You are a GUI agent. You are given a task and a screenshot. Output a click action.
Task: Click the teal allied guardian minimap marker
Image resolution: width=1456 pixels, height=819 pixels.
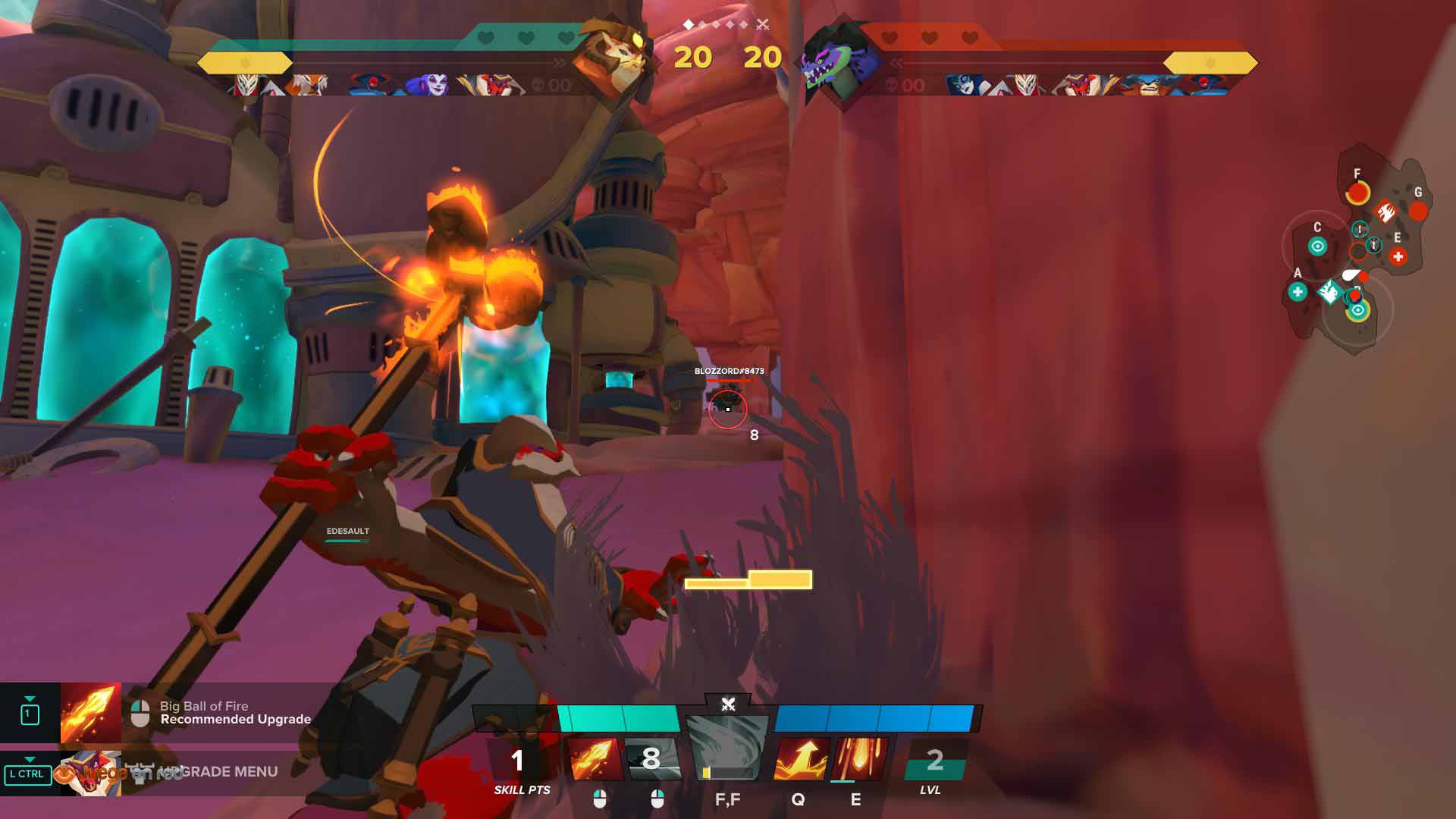click(x=1329, y=291)
